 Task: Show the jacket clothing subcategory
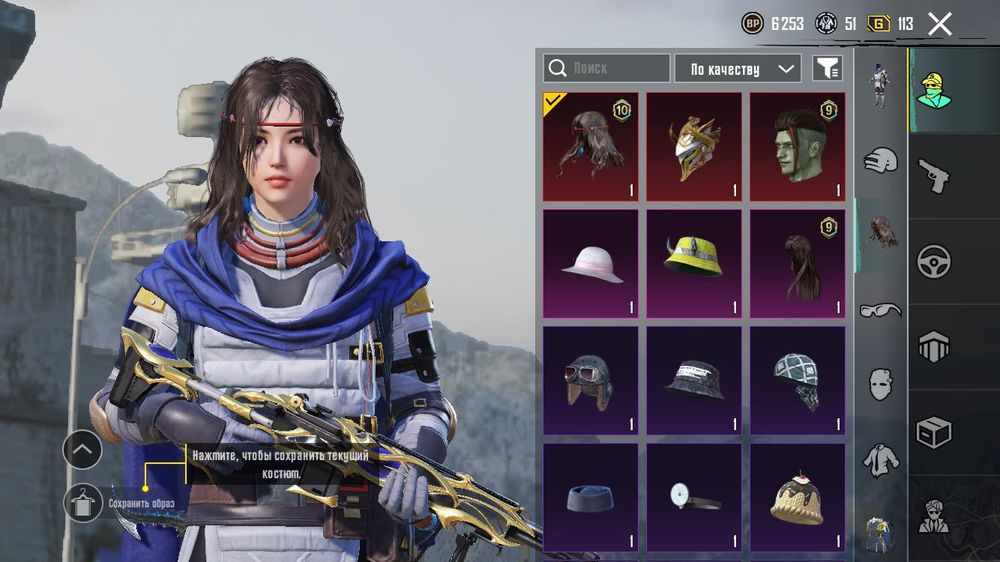[881, 459]
